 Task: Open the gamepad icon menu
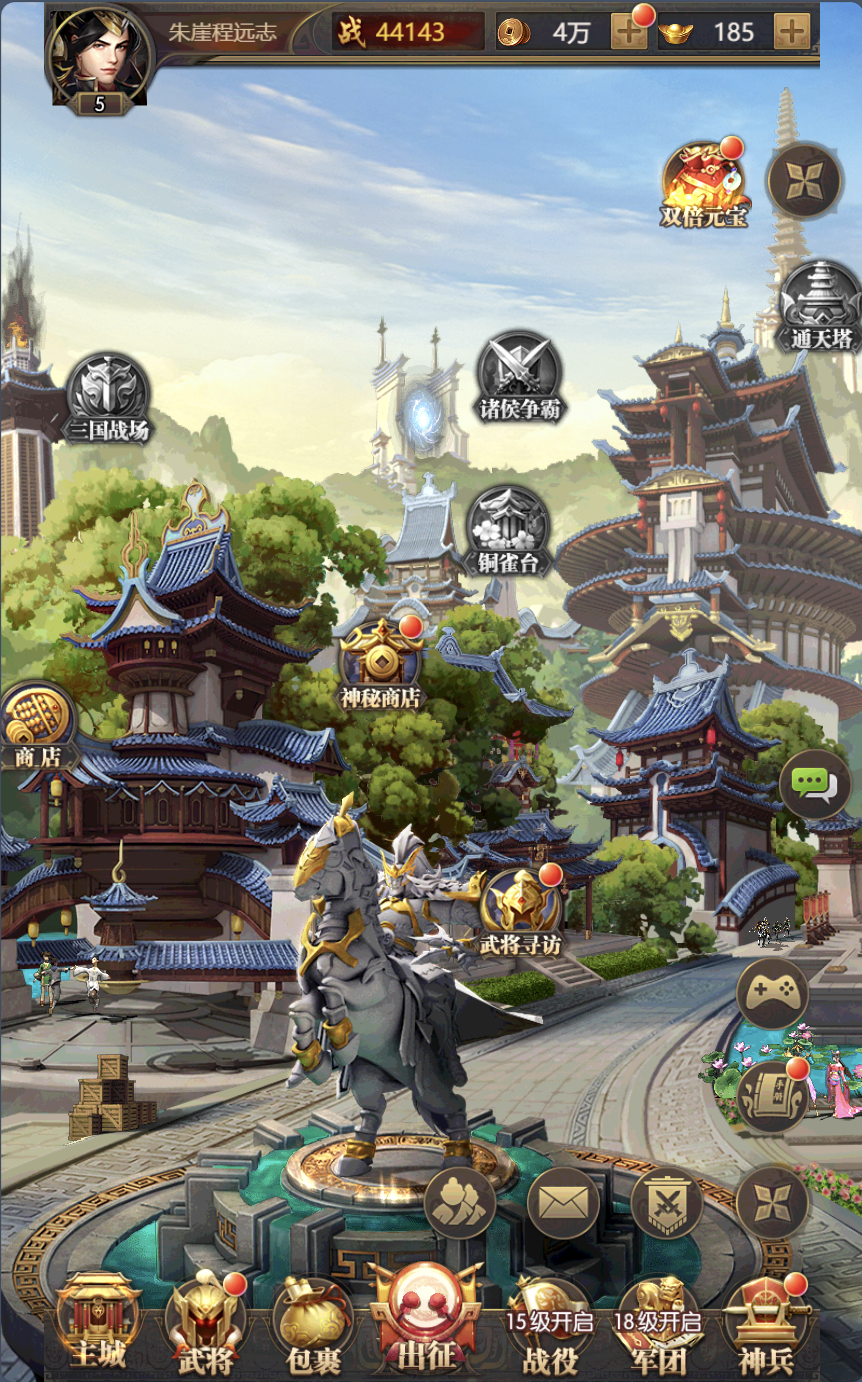tap(772, 993)
